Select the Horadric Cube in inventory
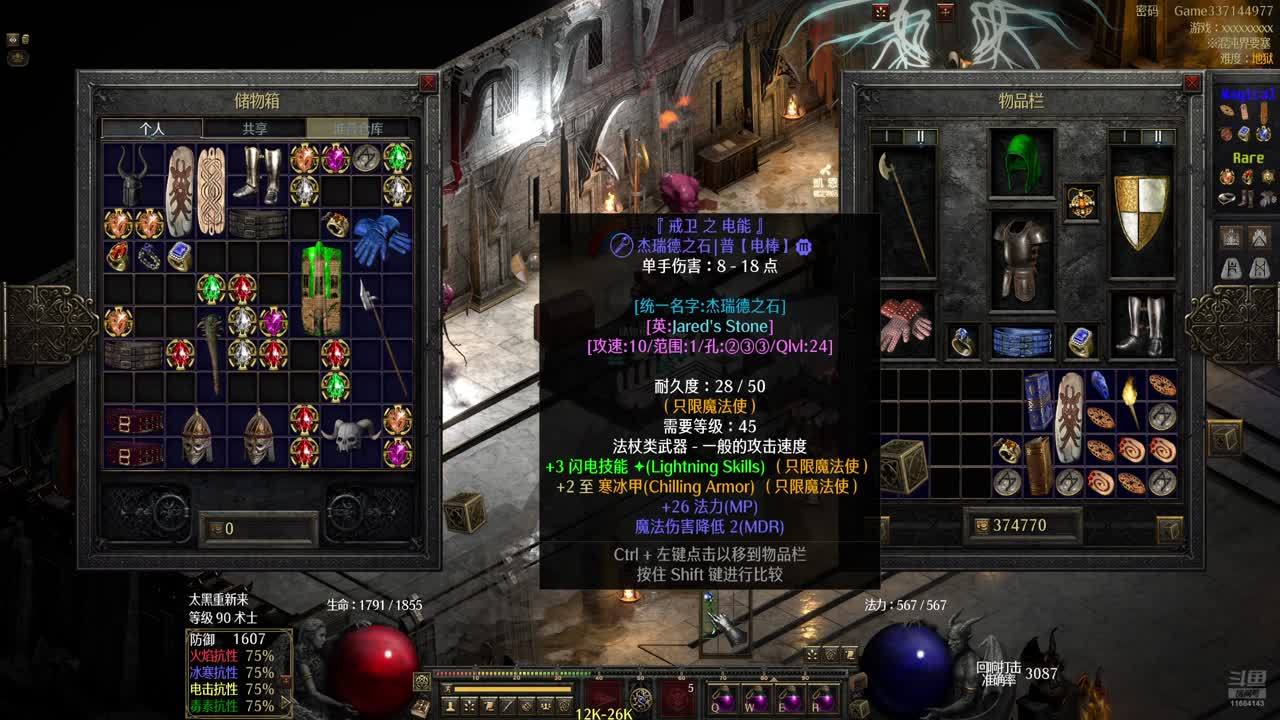 coord(903,465)
